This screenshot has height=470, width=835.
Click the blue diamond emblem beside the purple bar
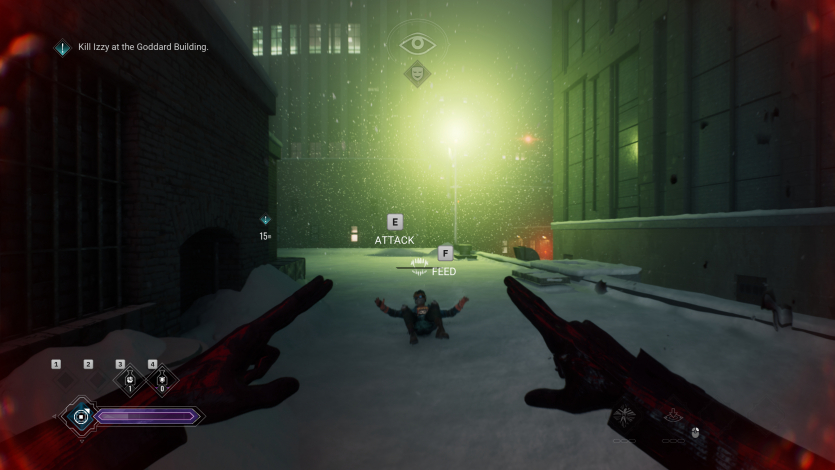(80, 415)
